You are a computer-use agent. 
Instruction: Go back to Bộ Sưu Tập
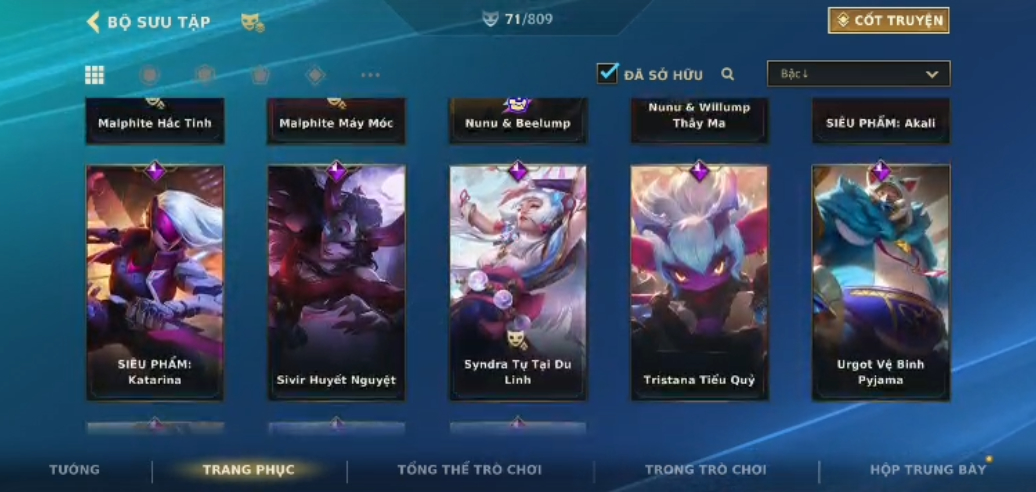click(x=95, y=22)
